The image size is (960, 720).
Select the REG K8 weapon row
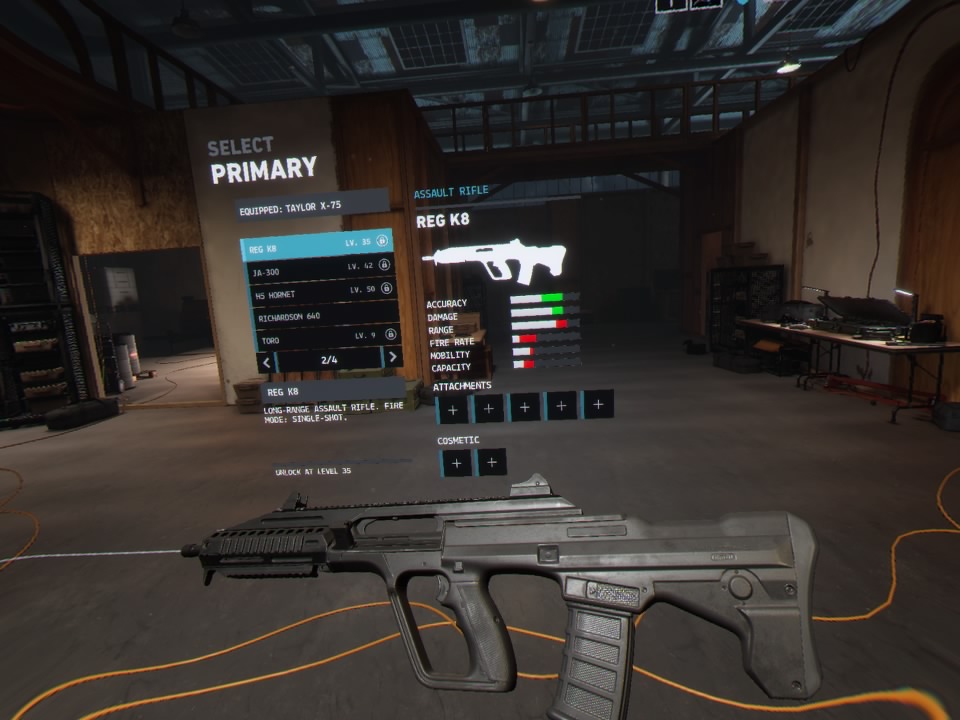coord(318,245)
